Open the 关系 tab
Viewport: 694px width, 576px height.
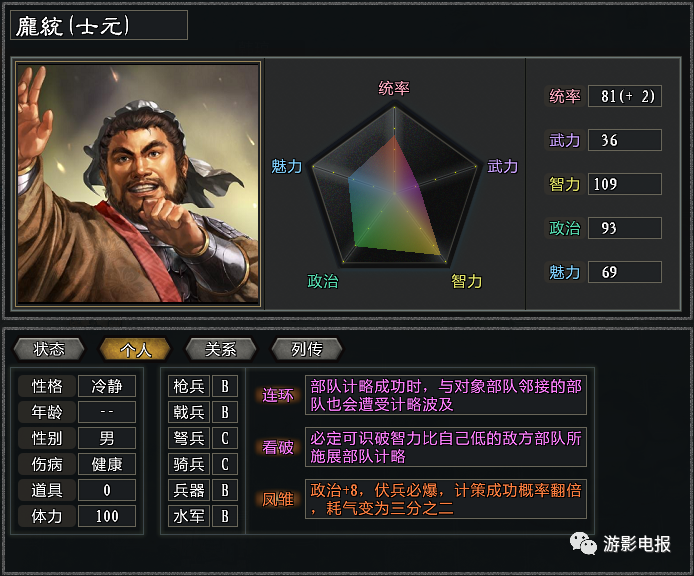221,349
